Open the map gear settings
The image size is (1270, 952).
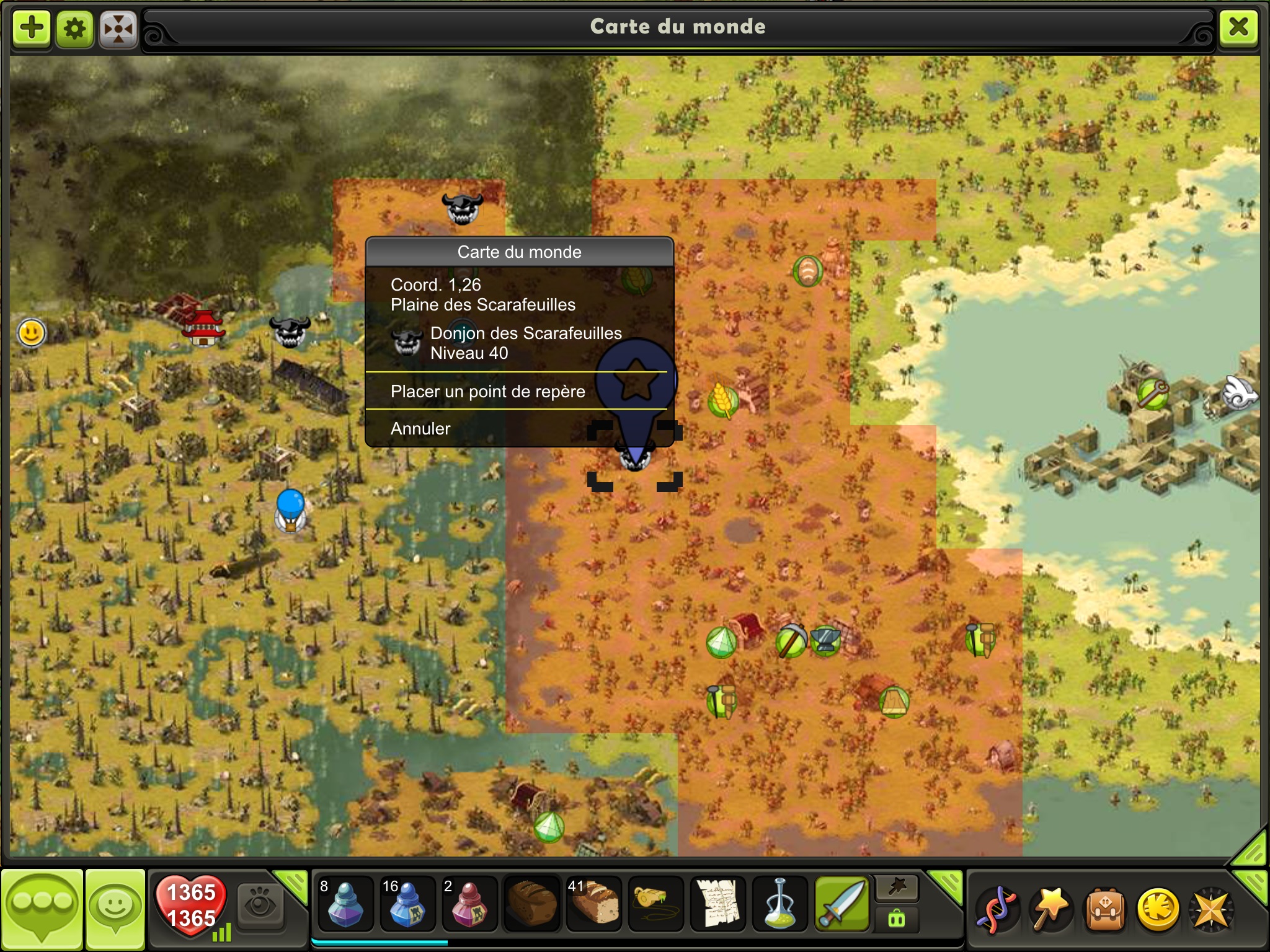click(75, 28)
